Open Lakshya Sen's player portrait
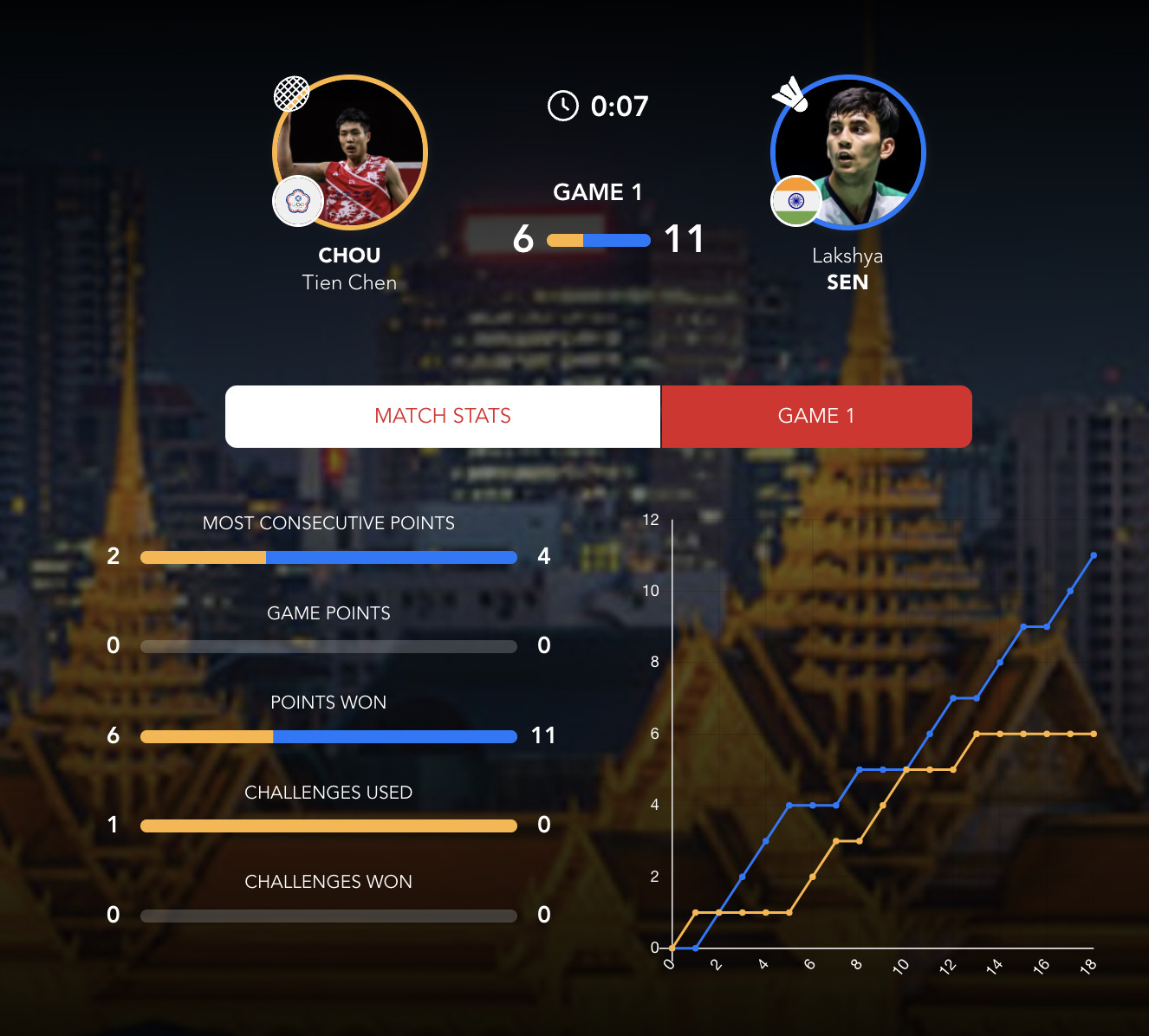The height and width of the screenshot is (1036, 1149). coord(848,152)
